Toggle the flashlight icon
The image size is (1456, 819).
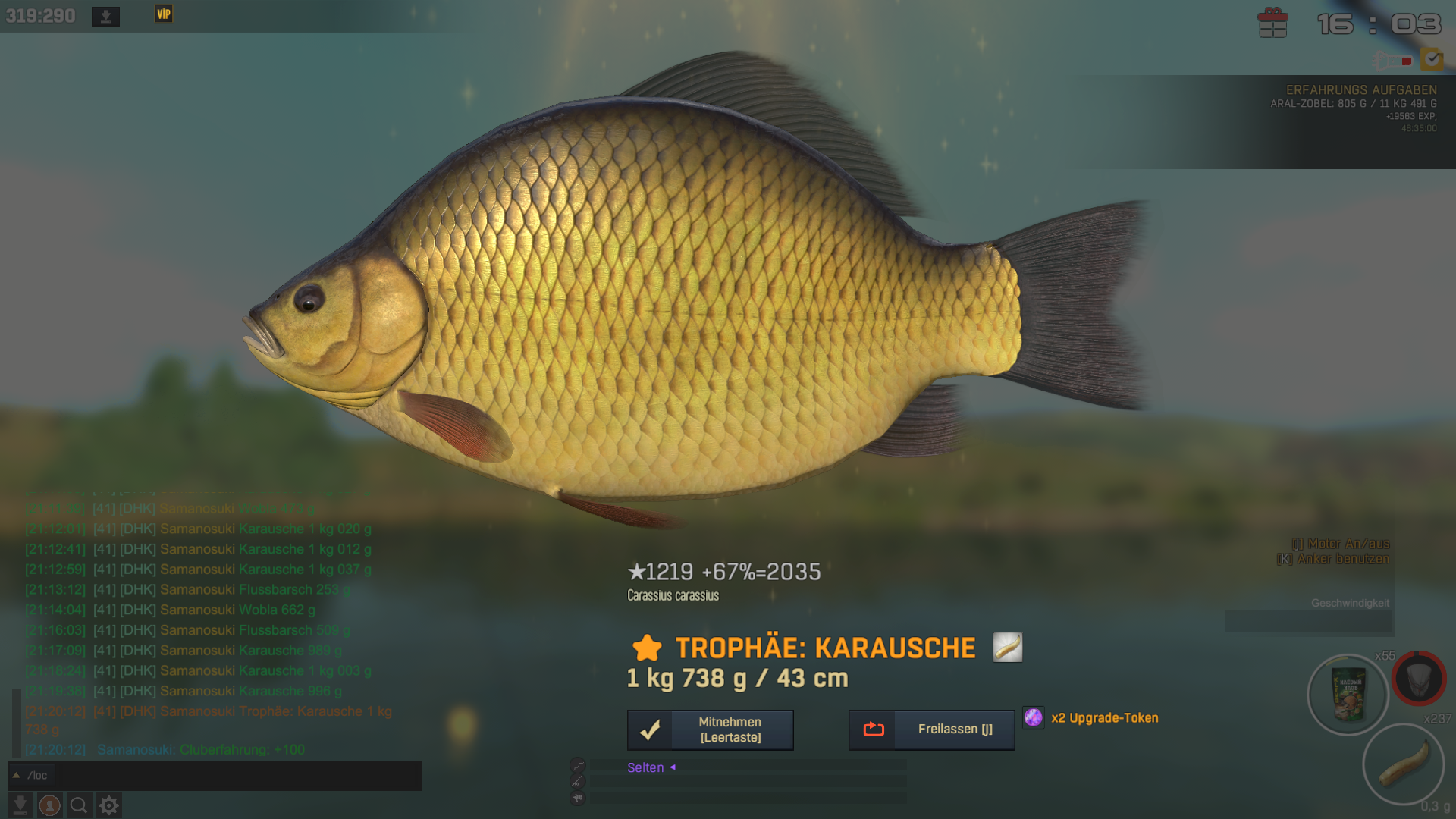point(1392,61)
